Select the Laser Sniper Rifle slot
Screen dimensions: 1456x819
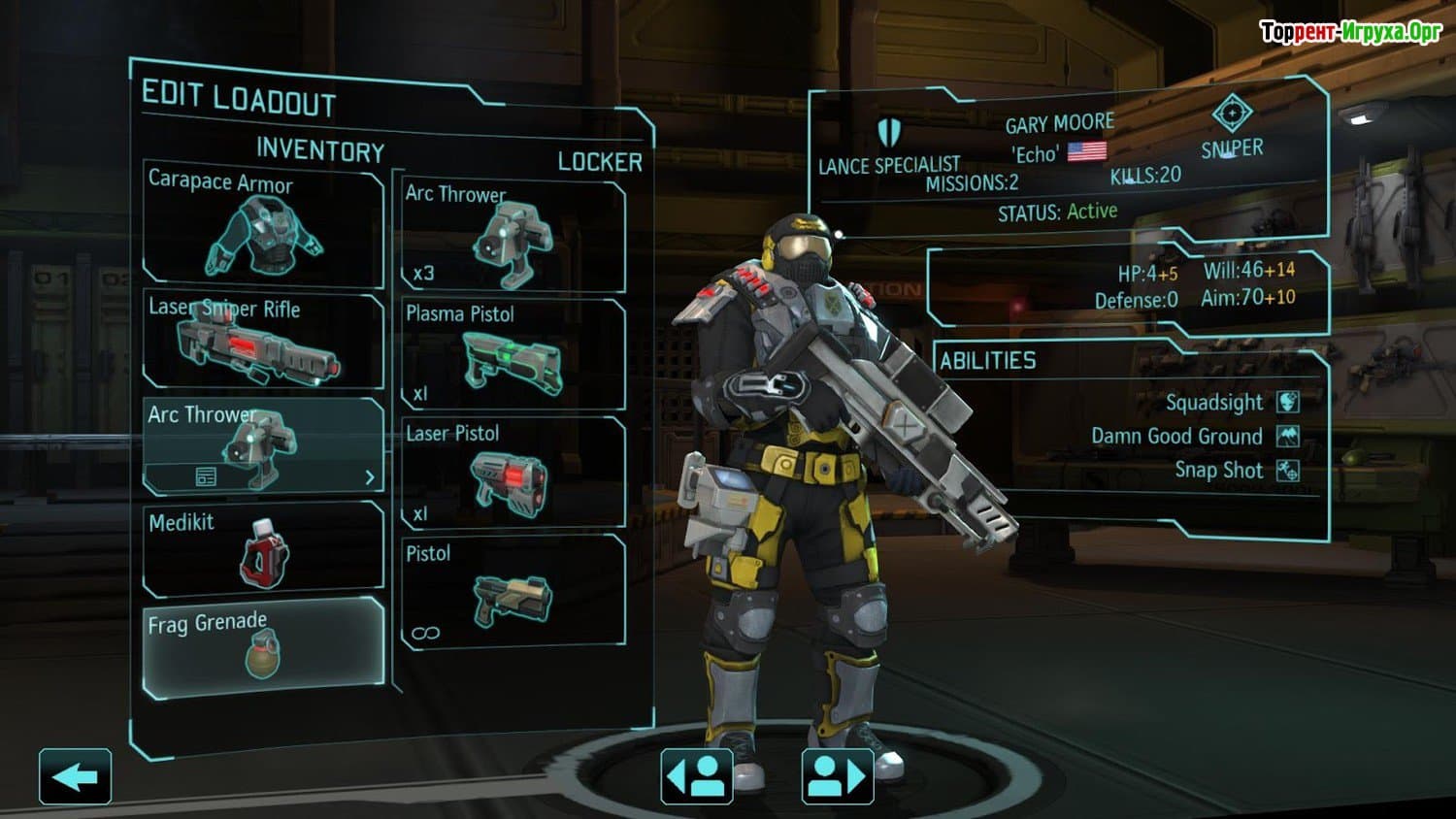coord(263,341)
